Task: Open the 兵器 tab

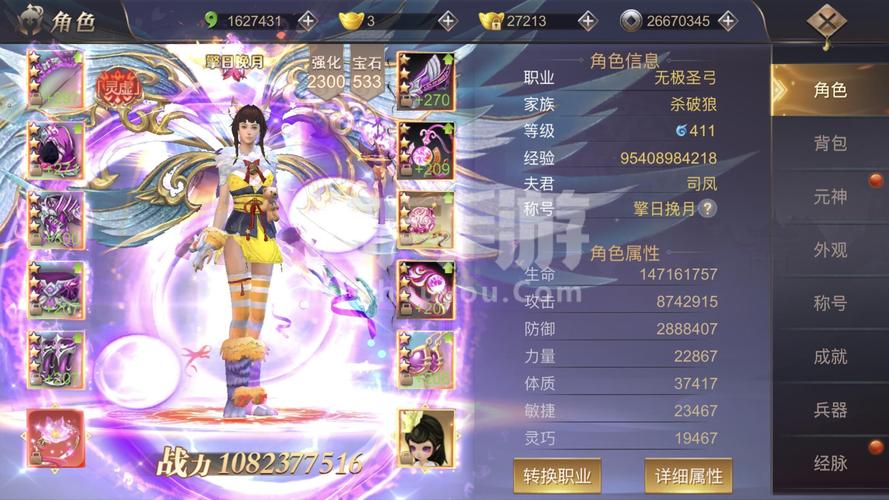Action: (829, 409)
